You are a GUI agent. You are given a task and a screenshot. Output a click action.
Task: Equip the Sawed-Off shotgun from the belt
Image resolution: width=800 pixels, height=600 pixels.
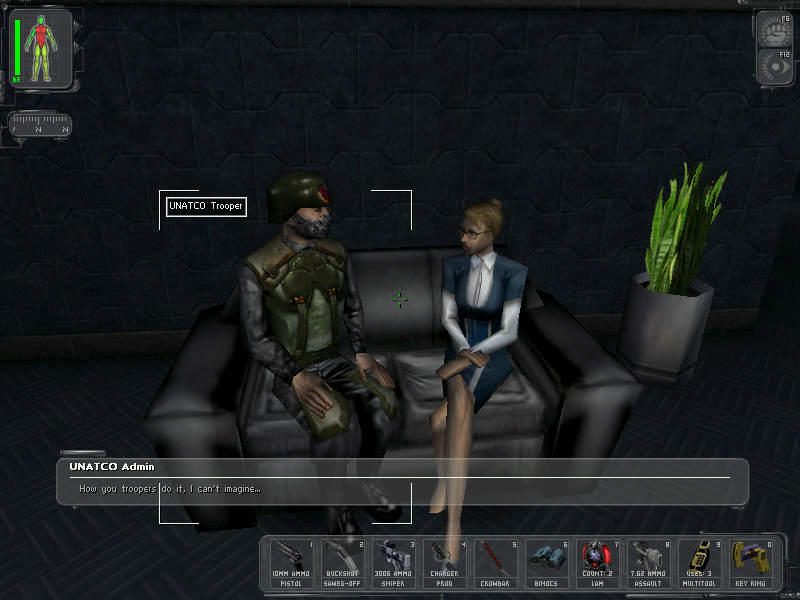coord(342,561)
